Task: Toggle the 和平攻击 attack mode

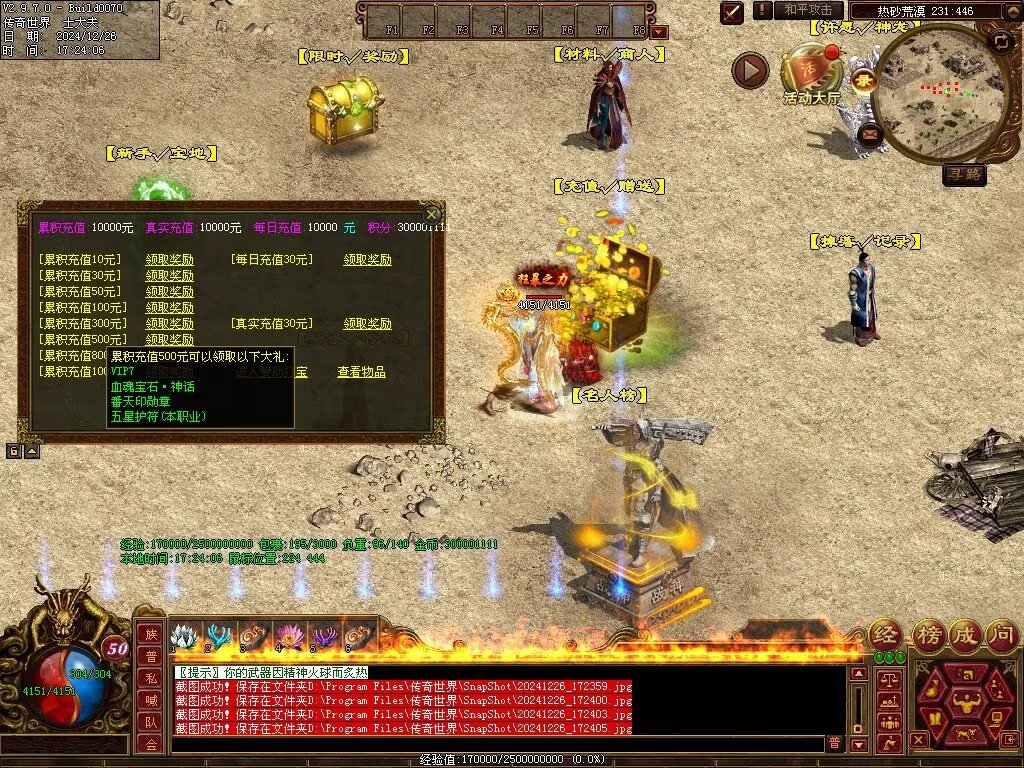Action: point(807,10)
